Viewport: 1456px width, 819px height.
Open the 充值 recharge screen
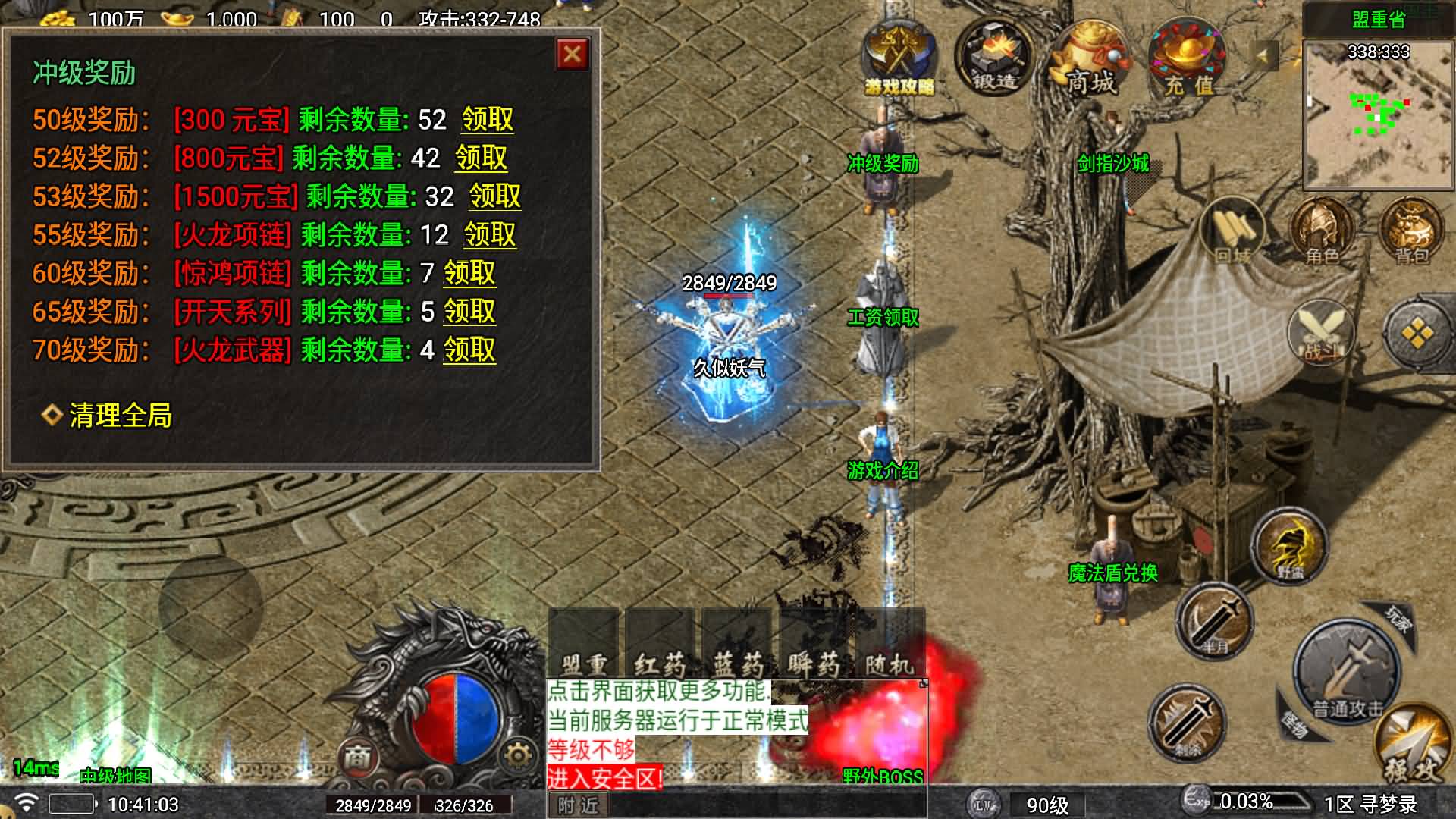click(1187, 61)
